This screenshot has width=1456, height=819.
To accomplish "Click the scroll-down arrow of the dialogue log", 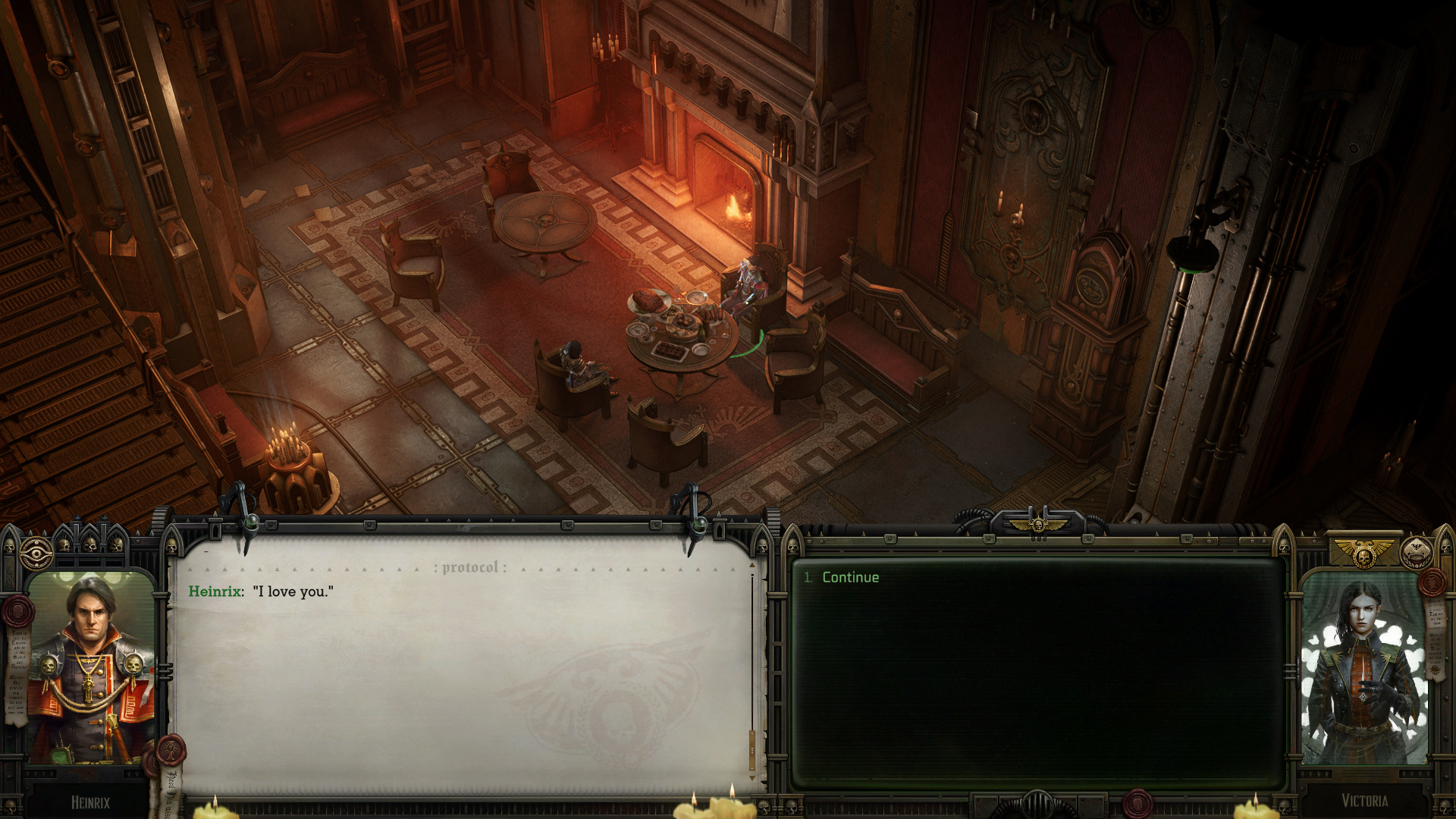I will pyautogui.click(x=752, y=779).
